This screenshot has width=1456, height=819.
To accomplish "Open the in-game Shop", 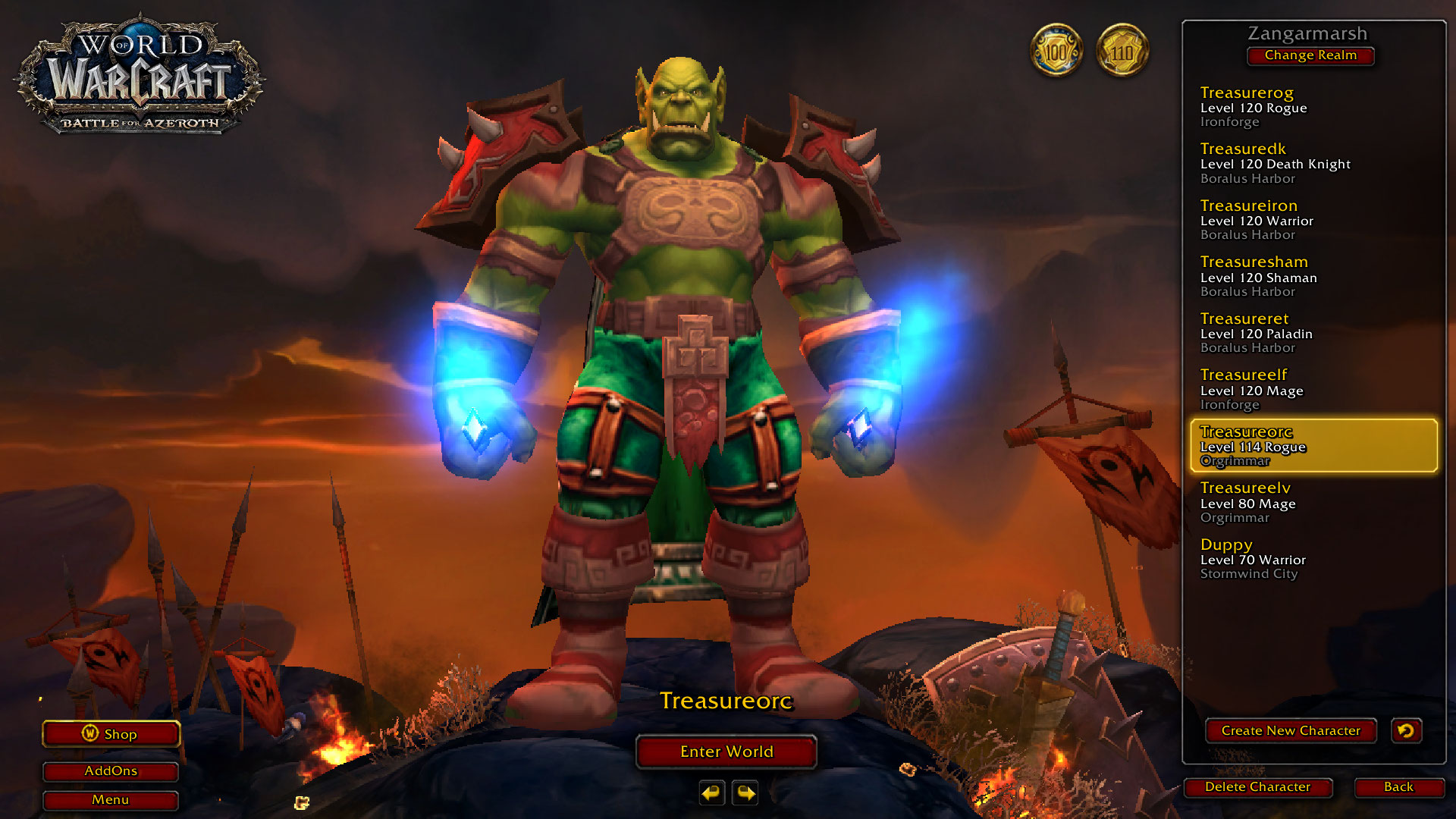I will click(x=111, y=734).
